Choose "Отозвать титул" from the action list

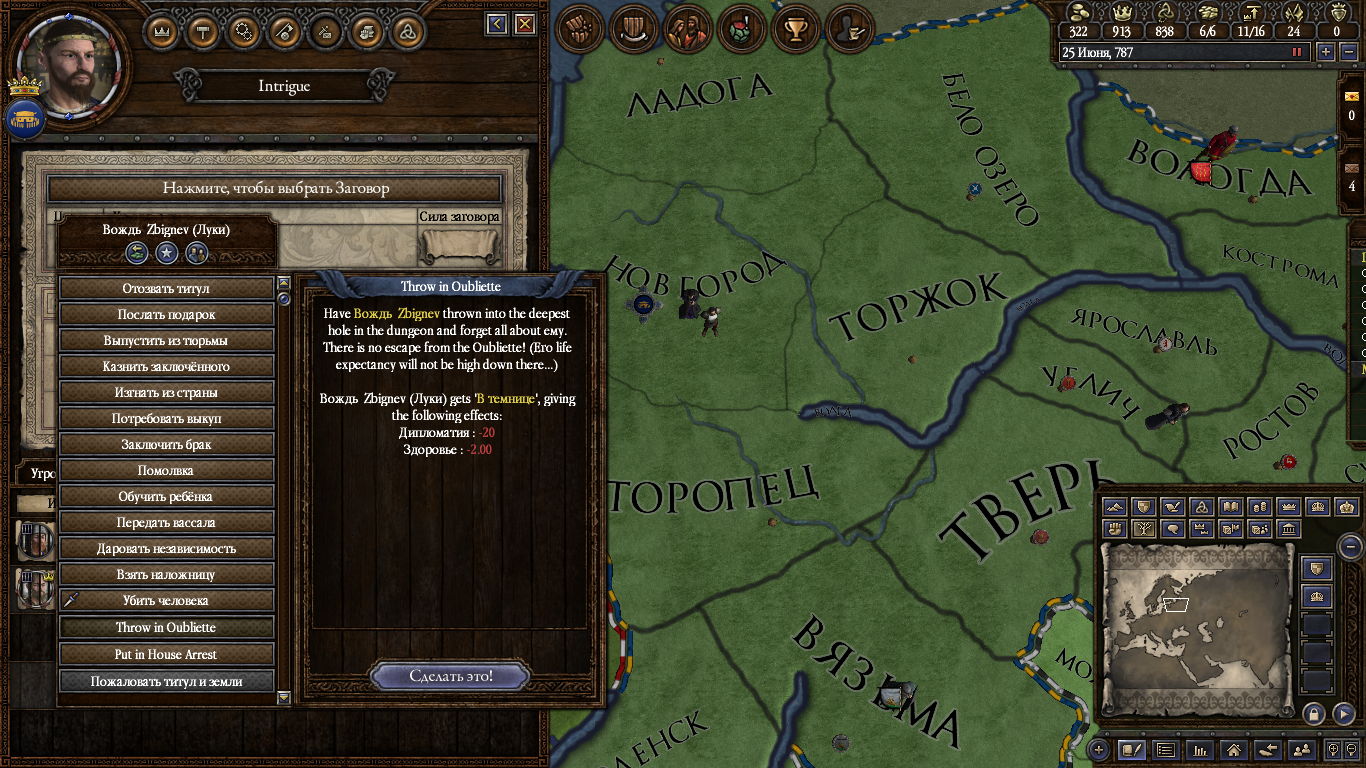[166, 288]
